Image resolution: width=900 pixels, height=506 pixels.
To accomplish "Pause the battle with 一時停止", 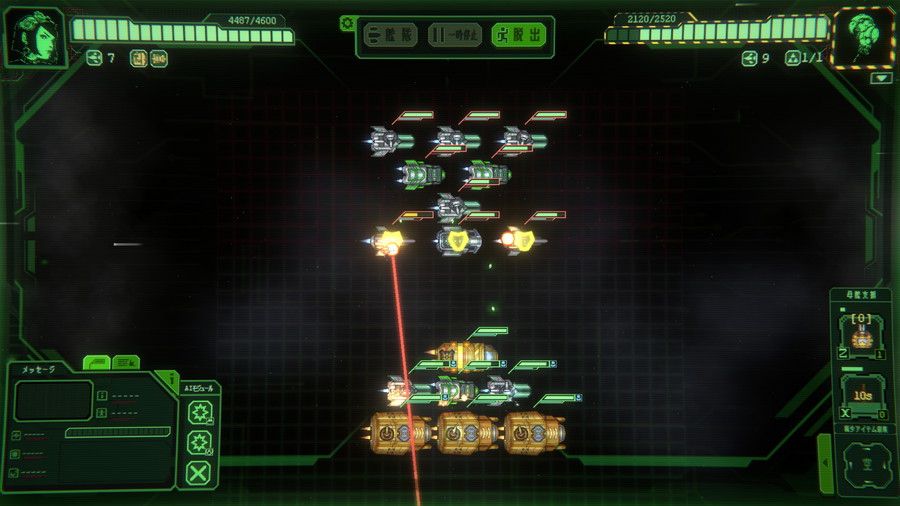I will [455, 36].
